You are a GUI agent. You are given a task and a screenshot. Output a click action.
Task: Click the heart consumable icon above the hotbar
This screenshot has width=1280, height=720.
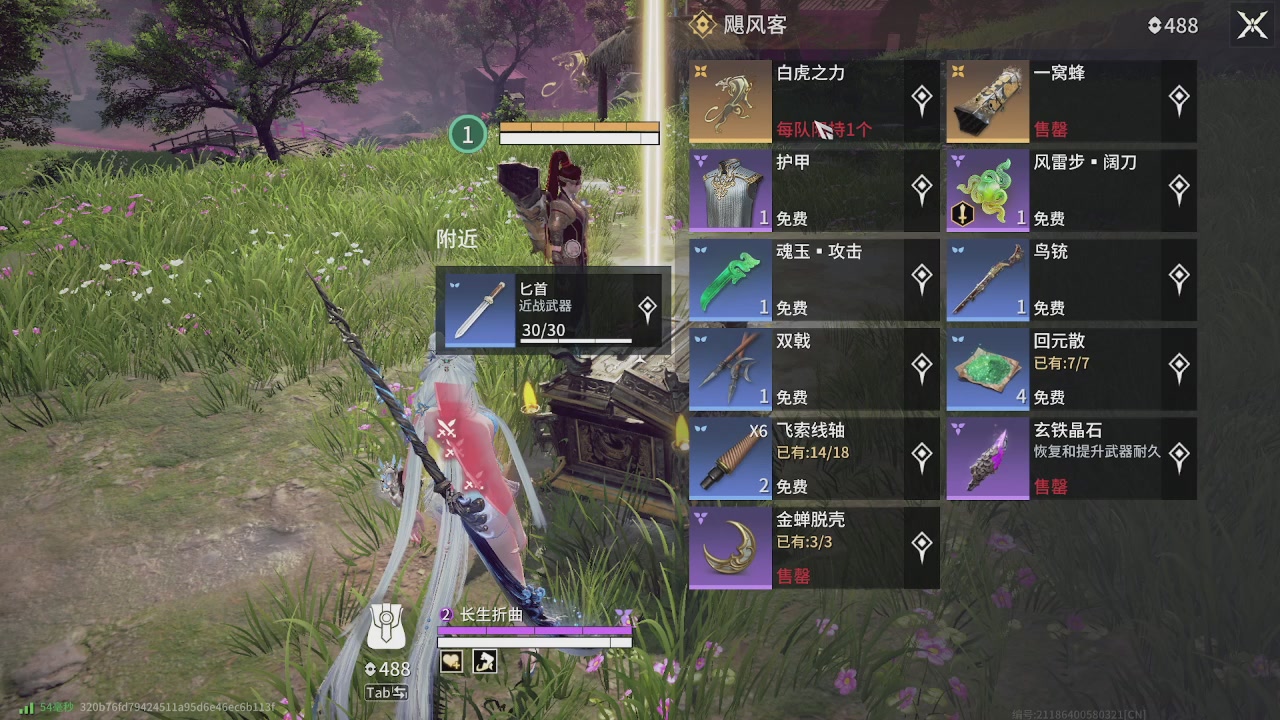click(450, 661)
